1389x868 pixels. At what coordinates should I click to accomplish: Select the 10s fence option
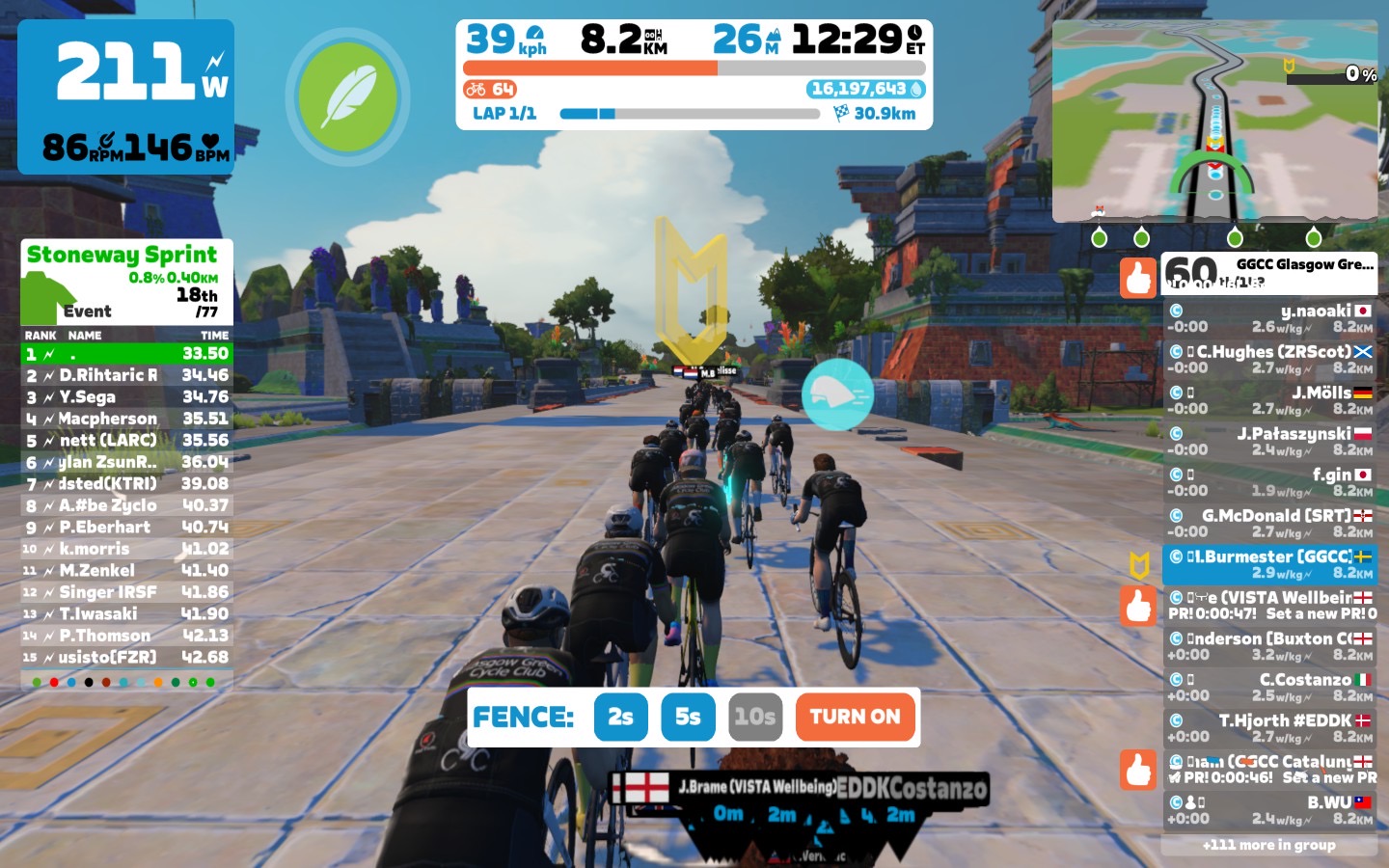[x=754, y=717]
